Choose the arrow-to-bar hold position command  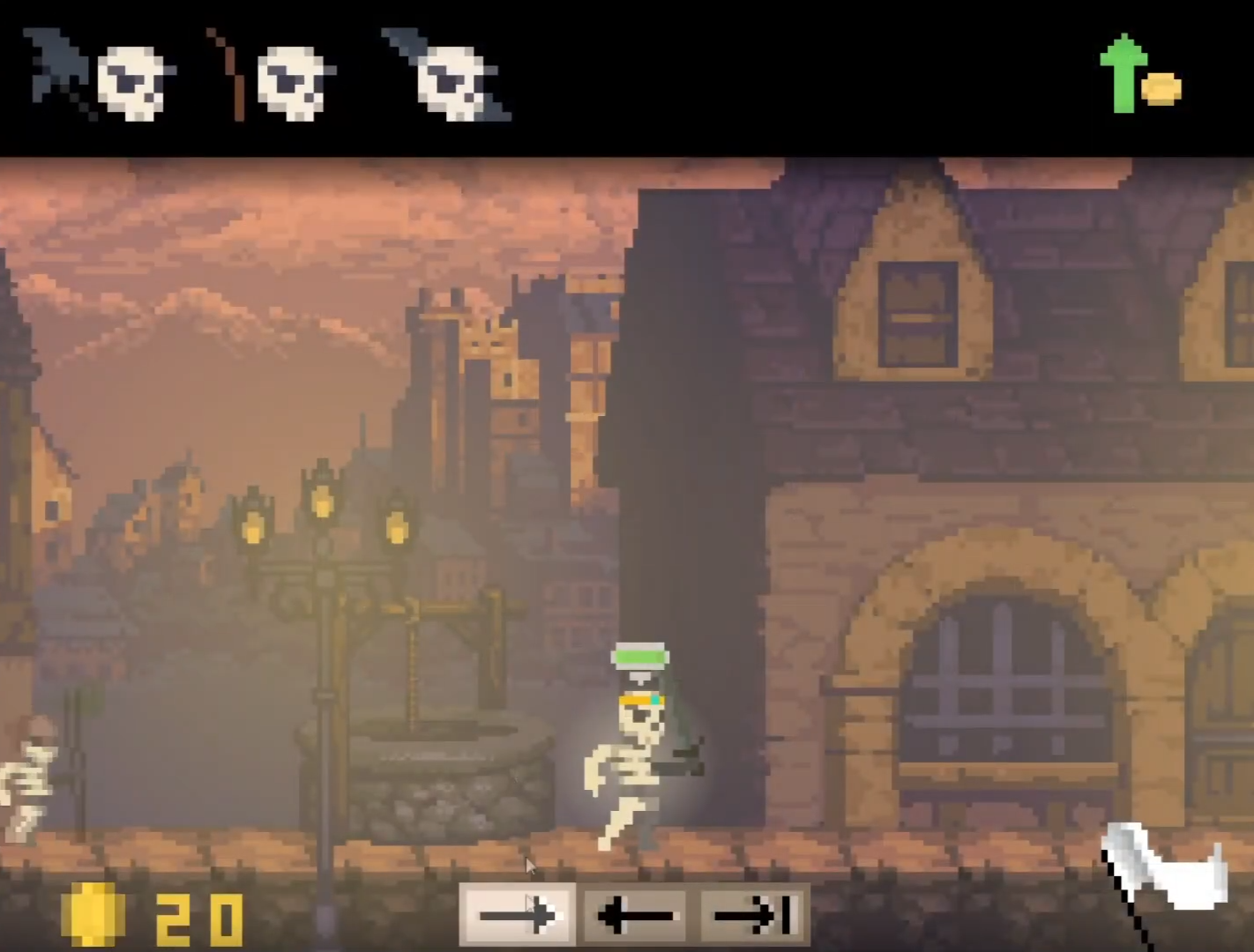click(756, 915)
